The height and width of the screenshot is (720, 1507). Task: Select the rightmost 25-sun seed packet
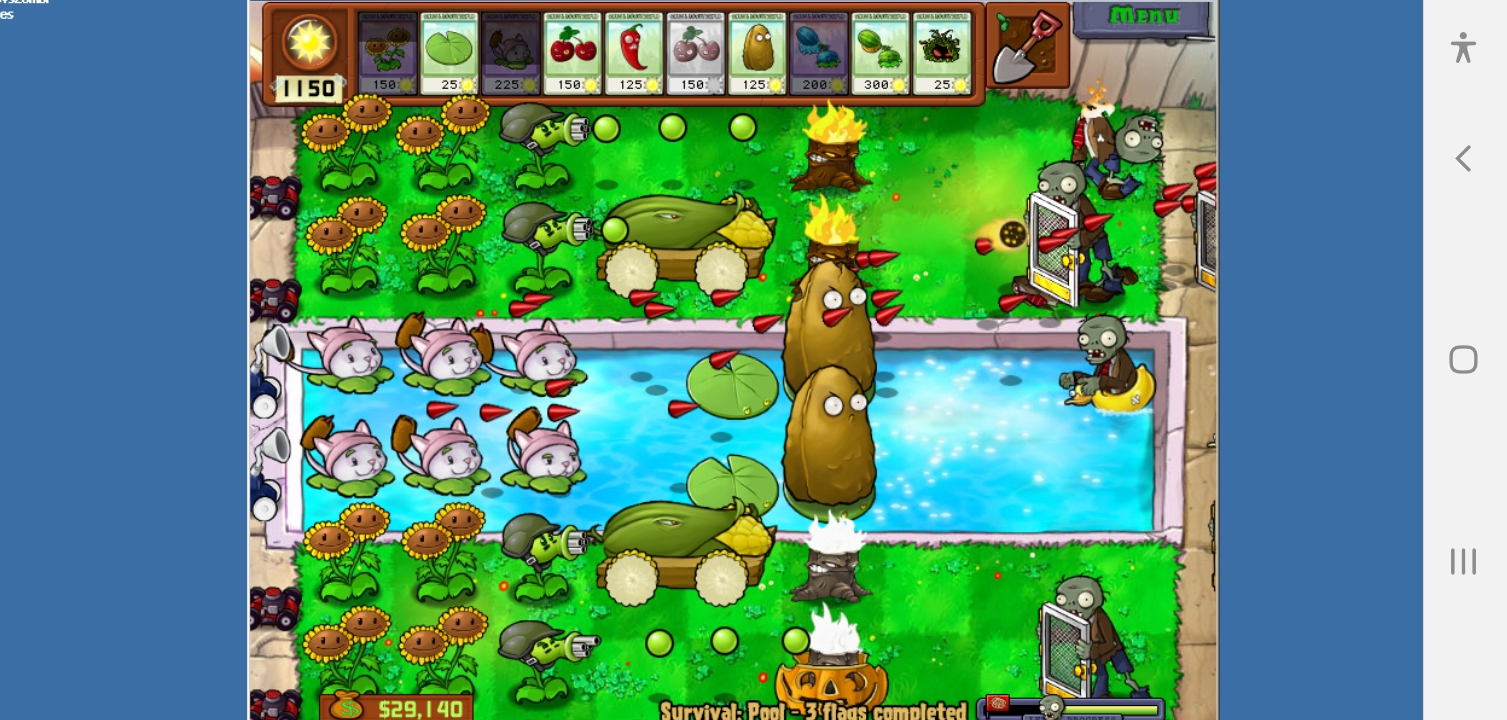click(x=941, y=52)
